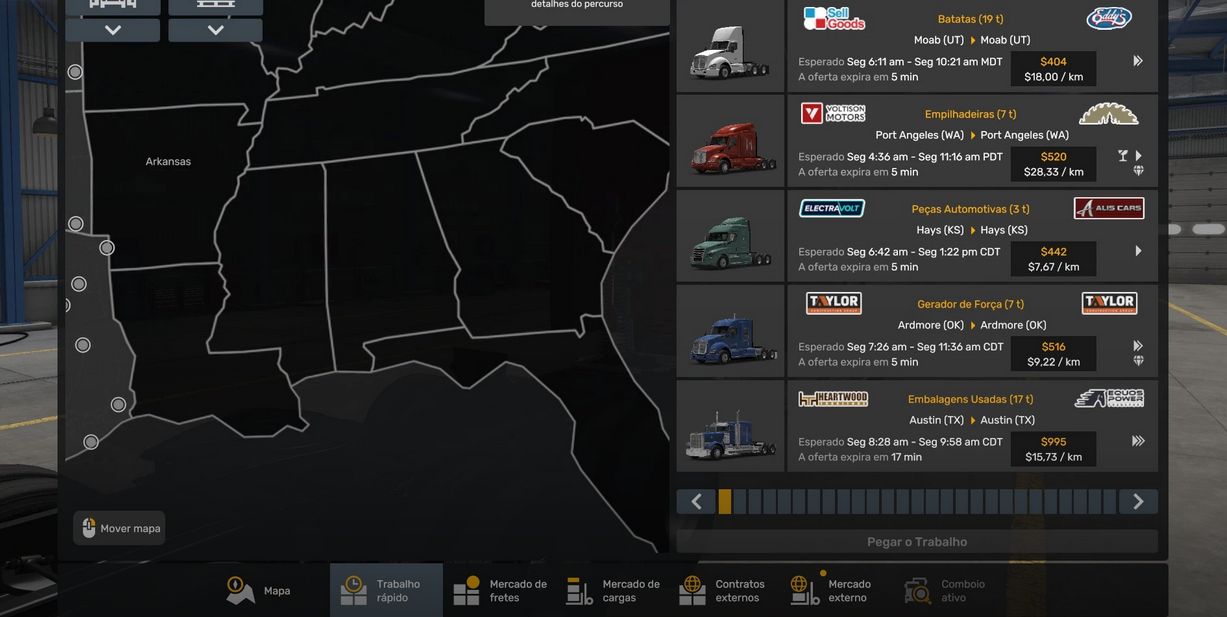Open the Mercado de fretes tab

(500, 591)
